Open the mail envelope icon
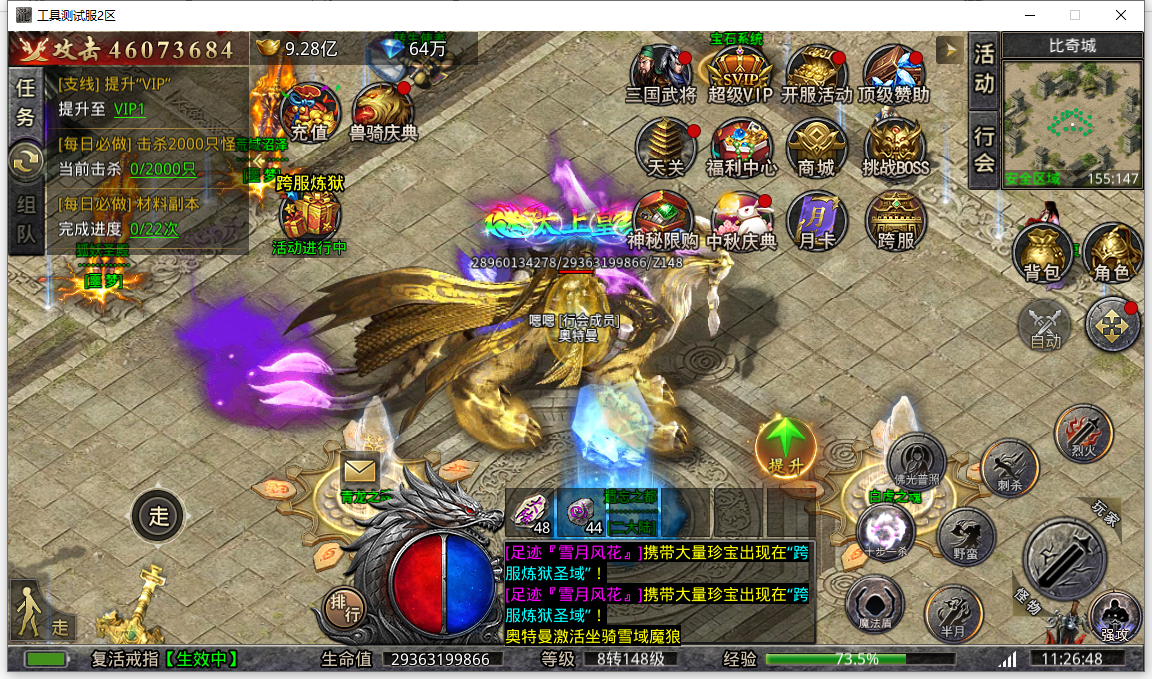 [359, 468]
